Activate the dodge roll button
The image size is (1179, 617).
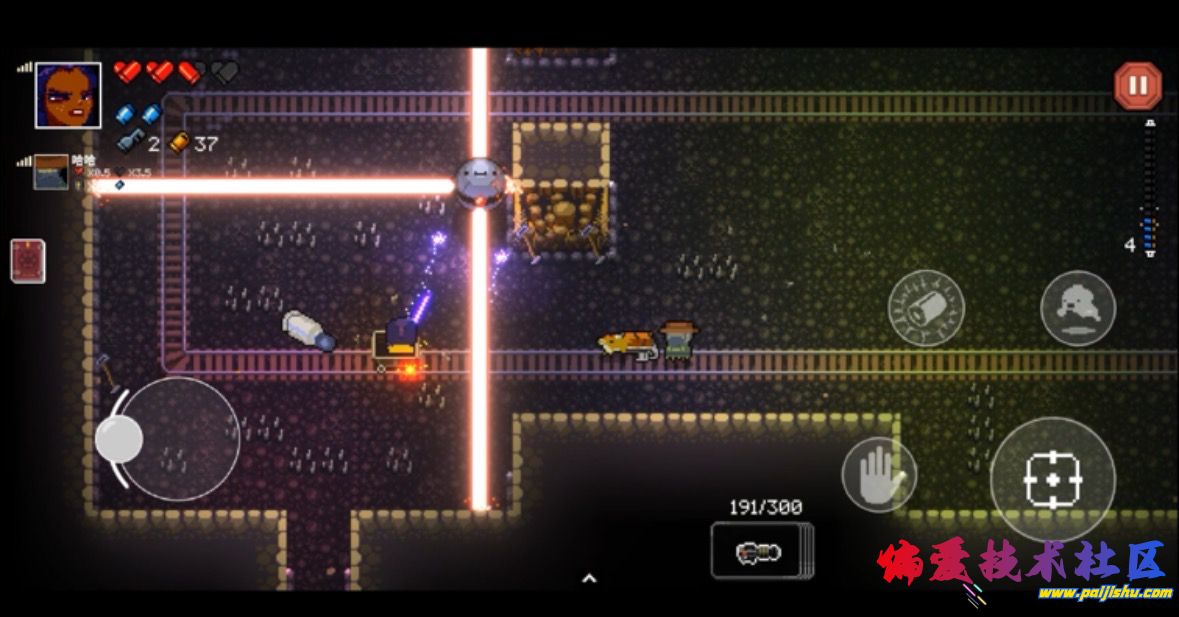(x=1077, y=308)
